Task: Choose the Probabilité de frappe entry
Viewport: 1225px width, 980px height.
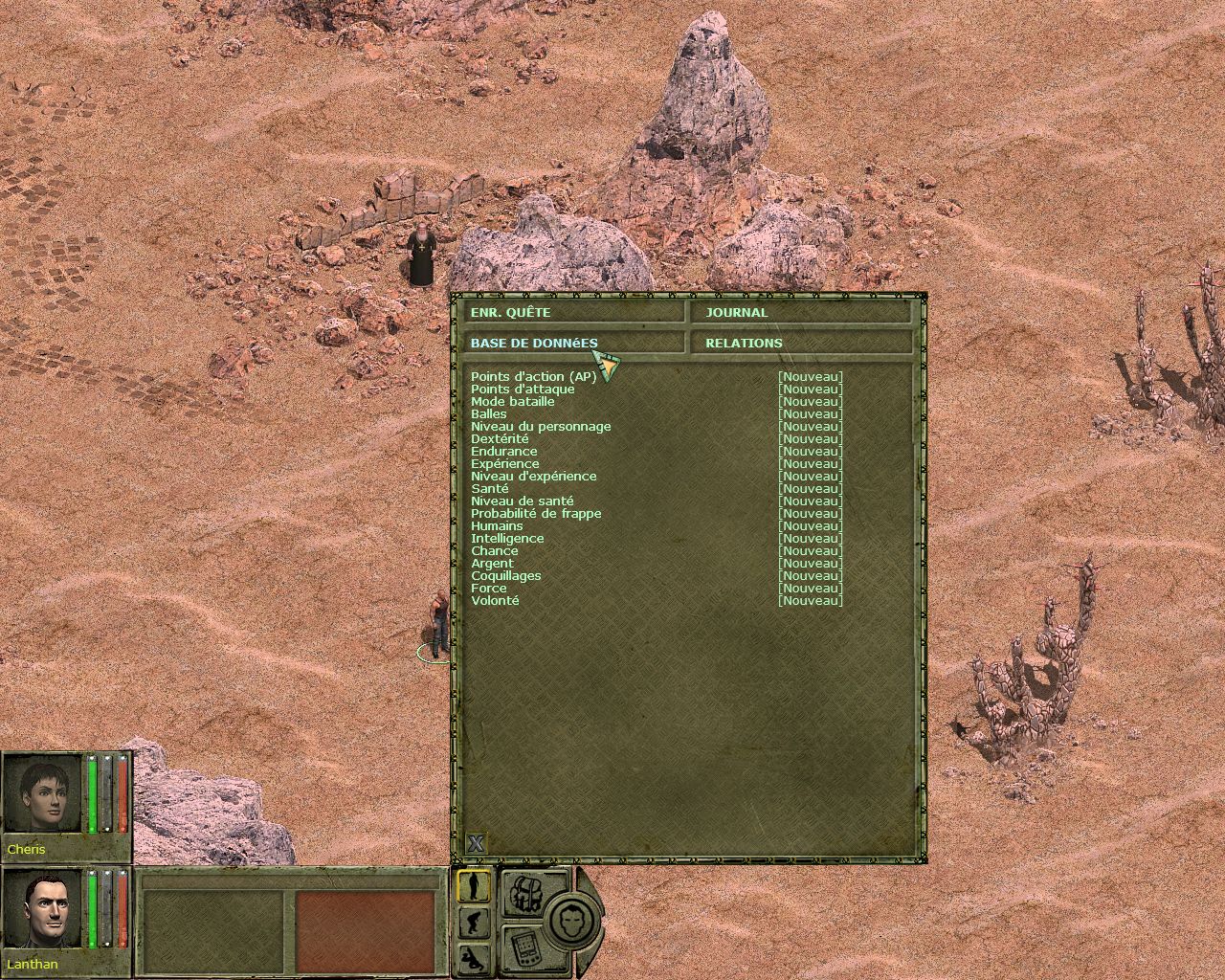Action: (x=536, y=513)
